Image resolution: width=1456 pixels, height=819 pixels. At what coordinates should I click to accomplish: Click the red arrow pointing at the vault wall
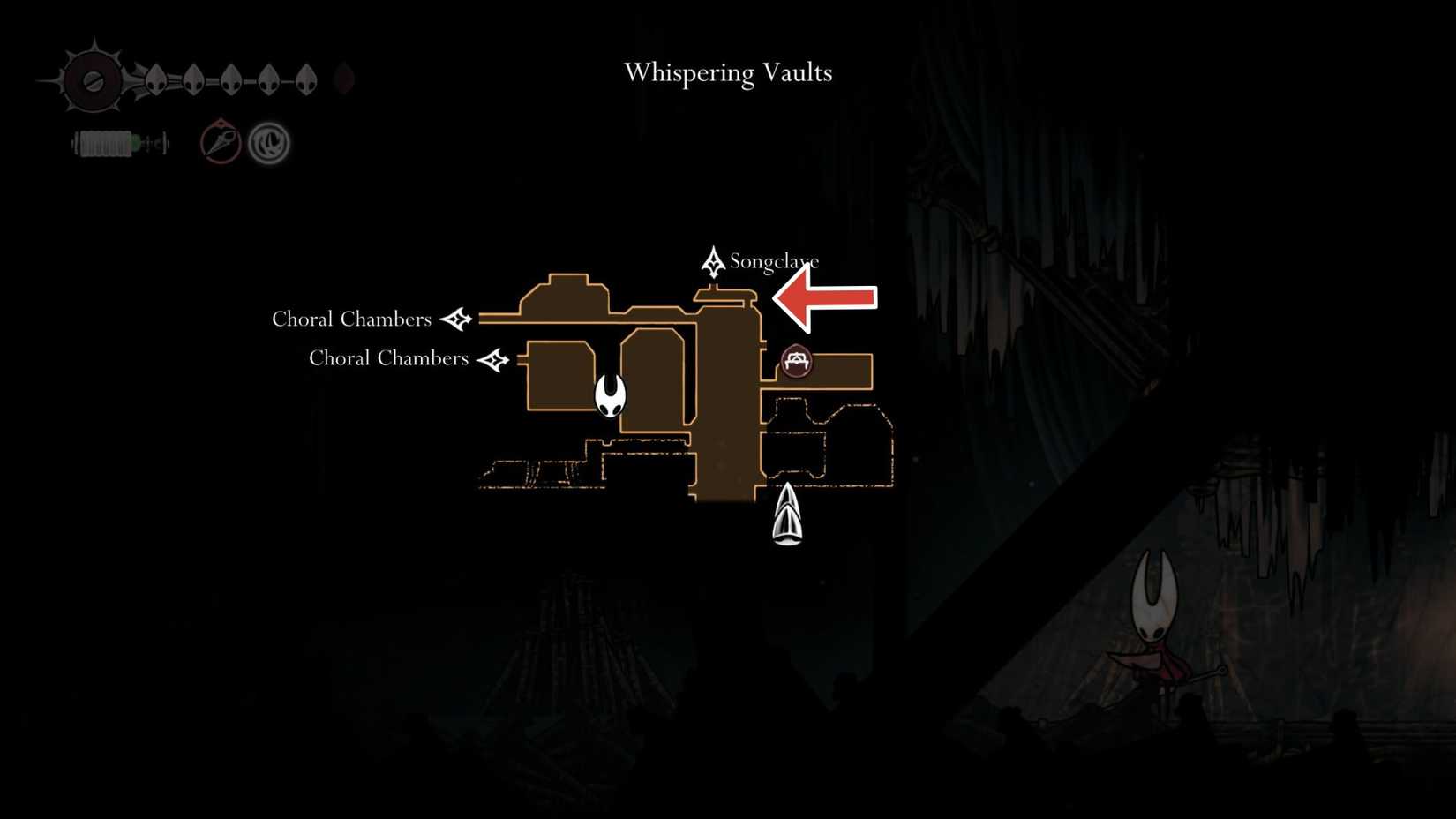tap(825, 297)
